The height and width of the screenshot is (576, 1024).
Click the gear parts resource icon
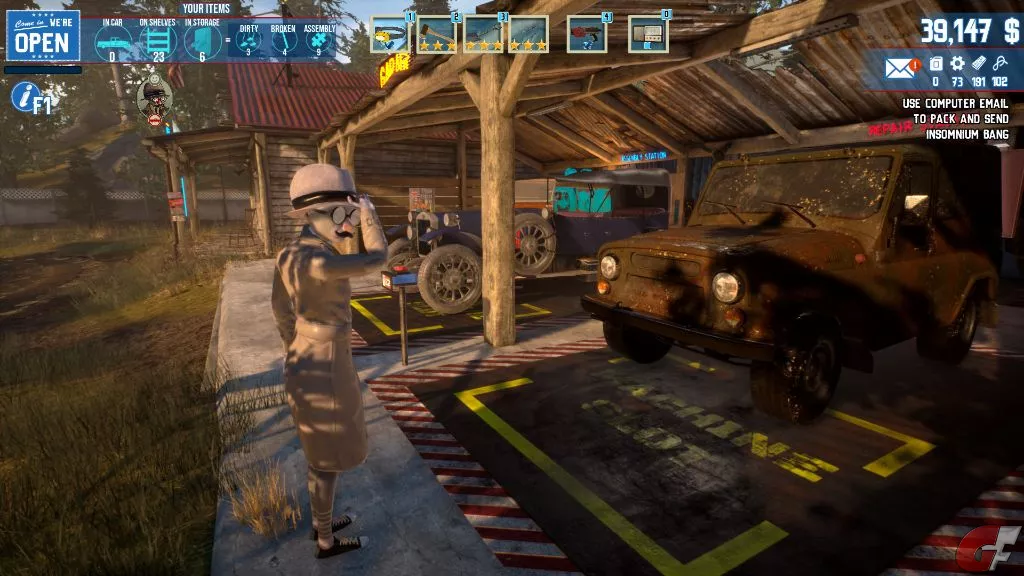(x=958, y=64)
